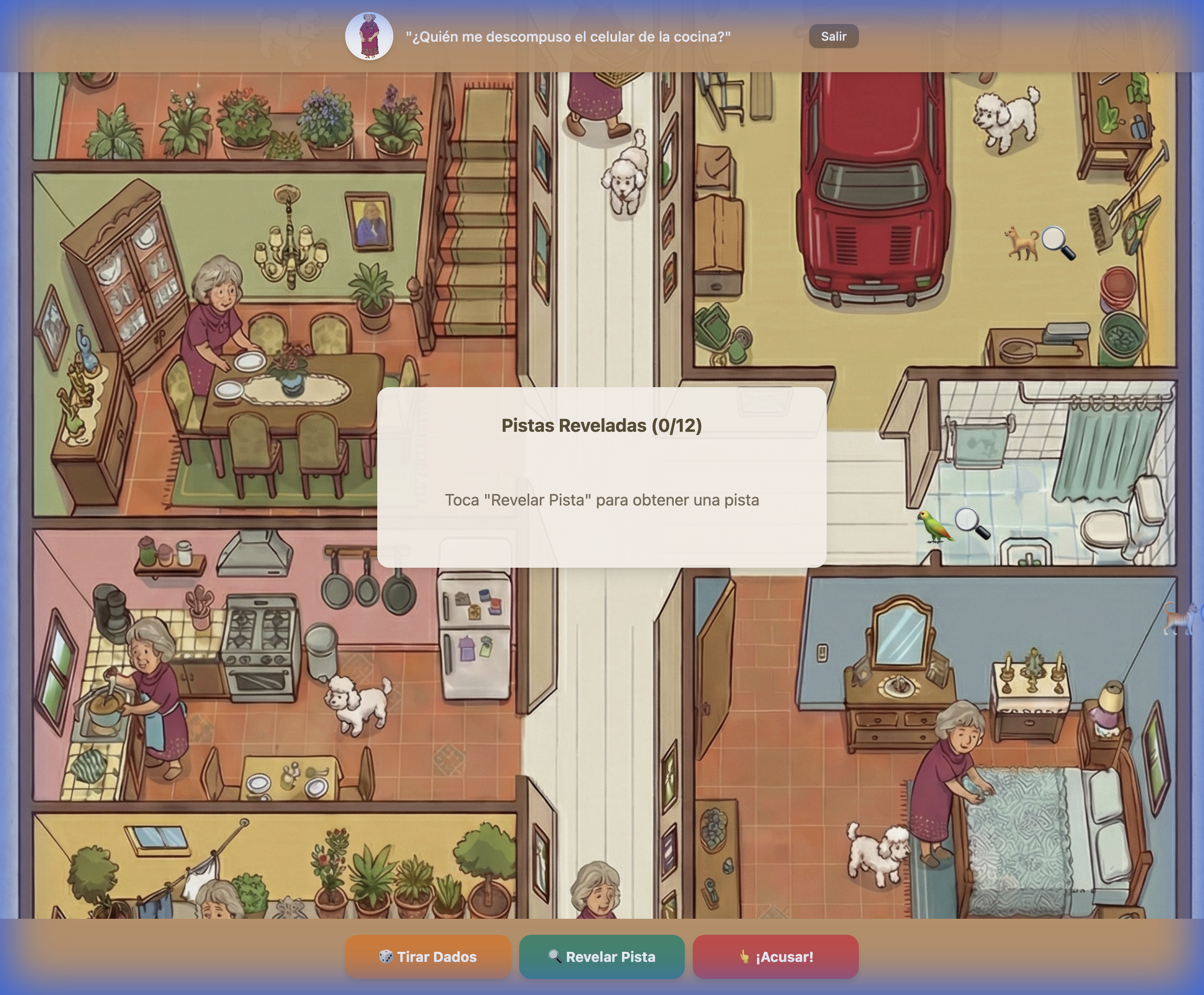Click the Salir exit button

click(833, 36)
